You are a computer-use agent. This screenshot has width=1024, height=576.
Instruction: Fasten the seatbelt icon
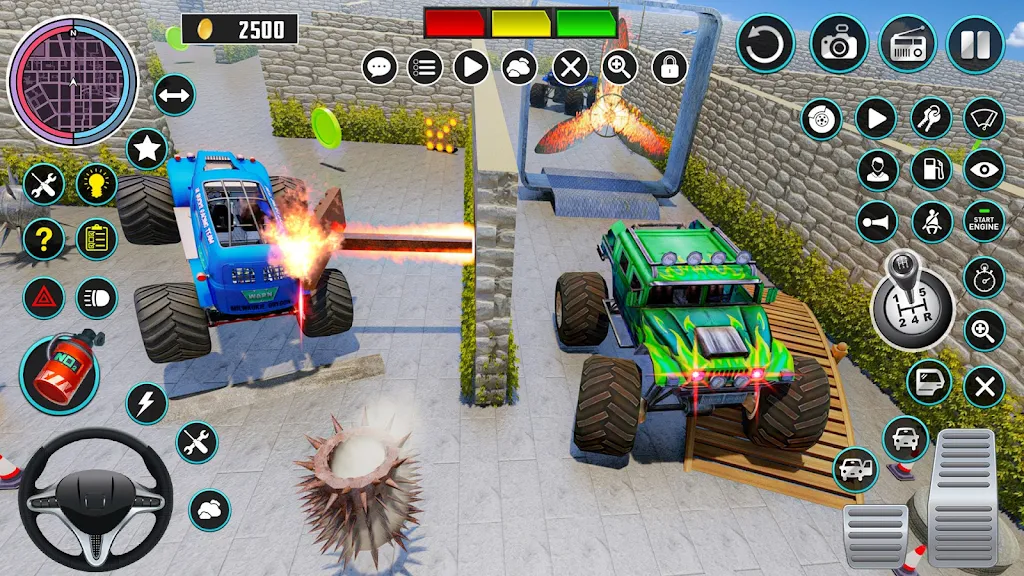pos(931,221)
